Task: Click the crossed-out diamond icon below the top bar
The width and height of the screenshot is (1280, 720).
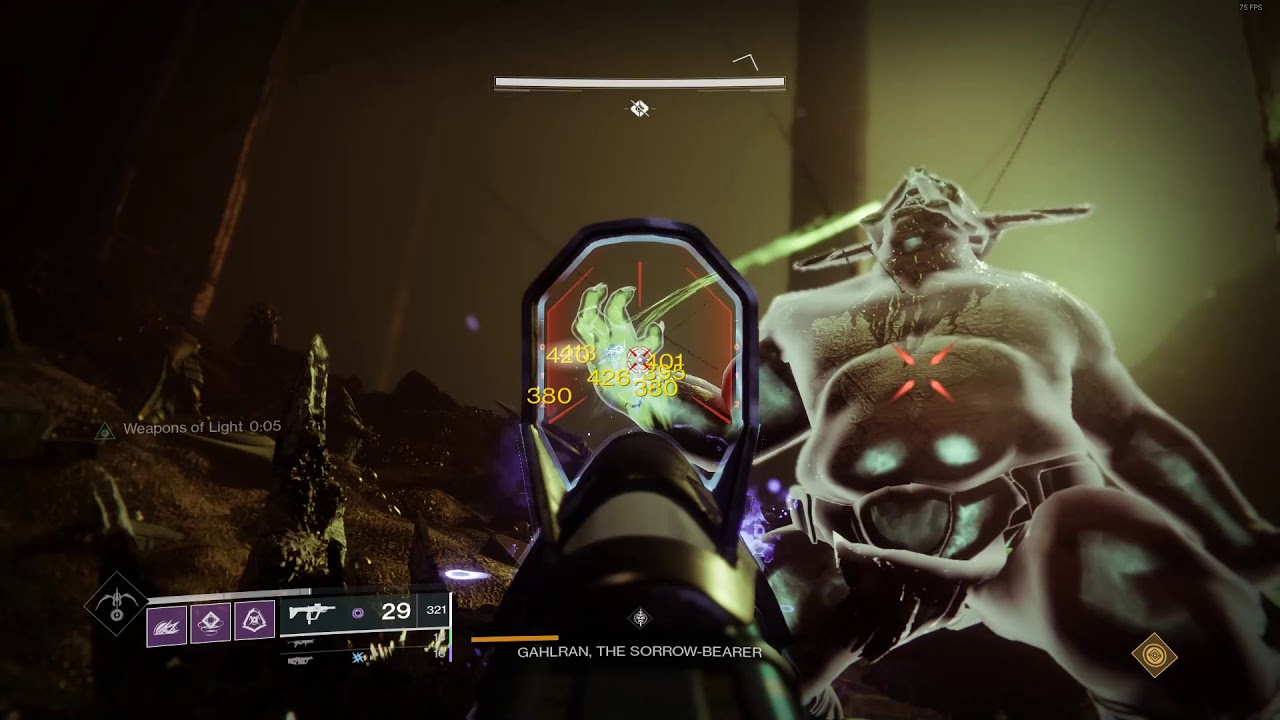Action: coord(640,108)
